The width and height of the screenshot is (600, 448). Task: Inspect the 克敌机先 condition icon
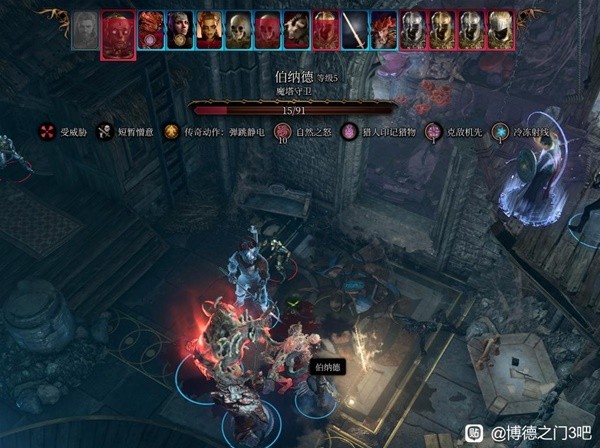click(433, 131)
